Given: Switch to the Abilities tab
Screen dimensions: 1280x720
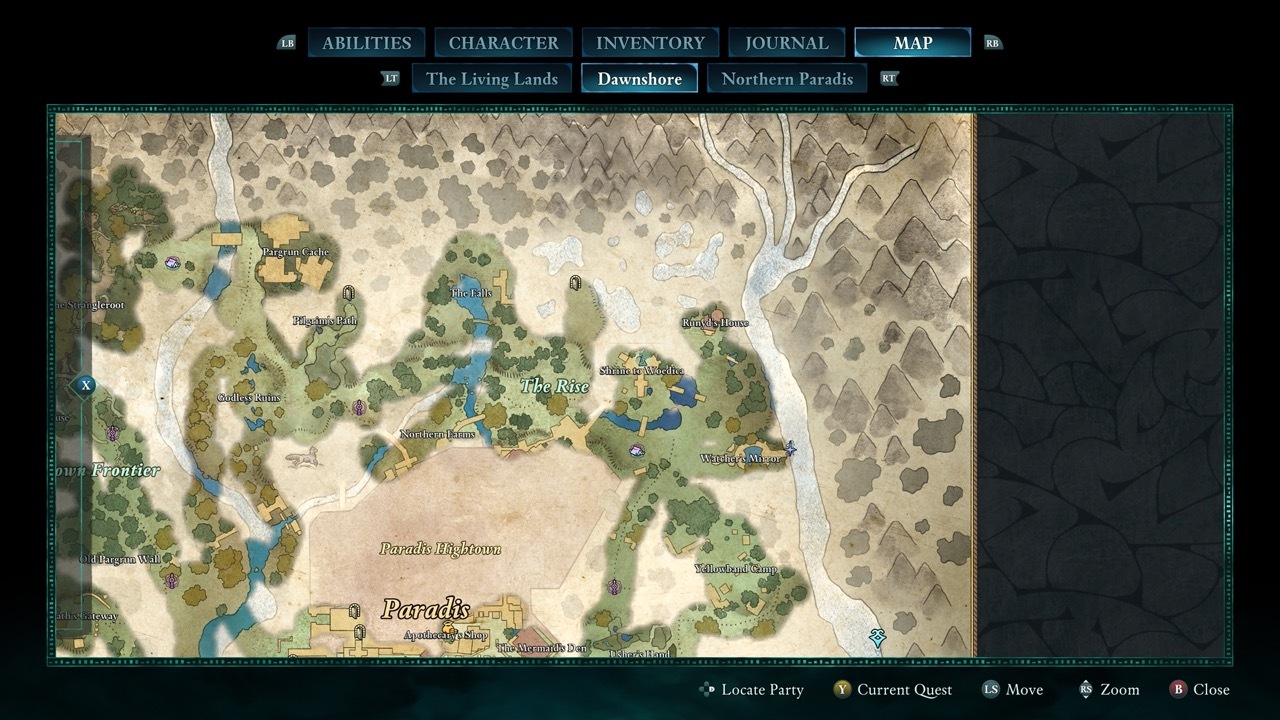Looking at the screenshot, I should point(366,43).
